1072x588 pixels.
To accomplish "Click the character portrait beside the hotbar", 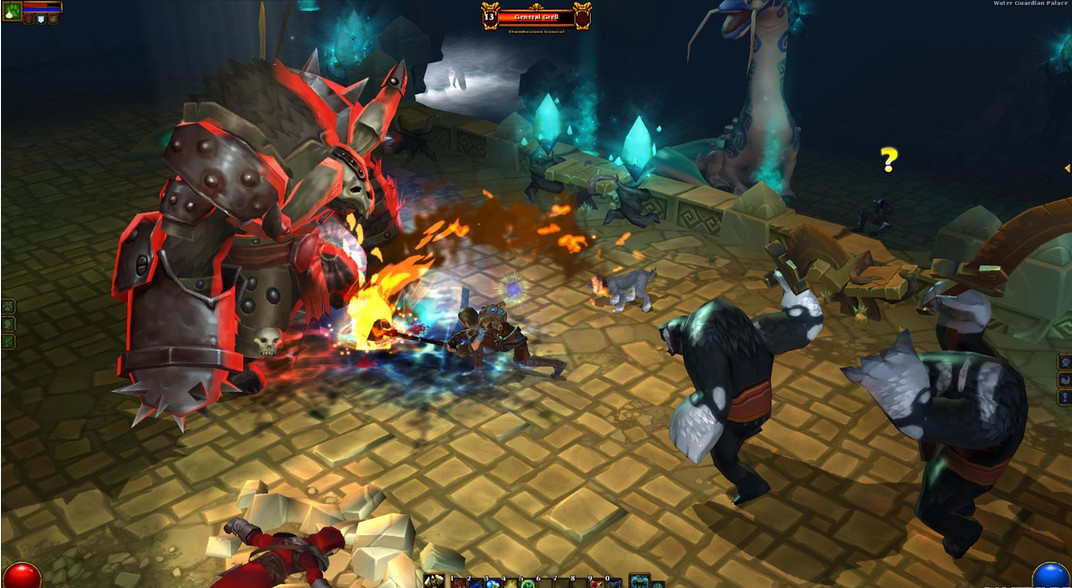I will [x=434, y=581].
